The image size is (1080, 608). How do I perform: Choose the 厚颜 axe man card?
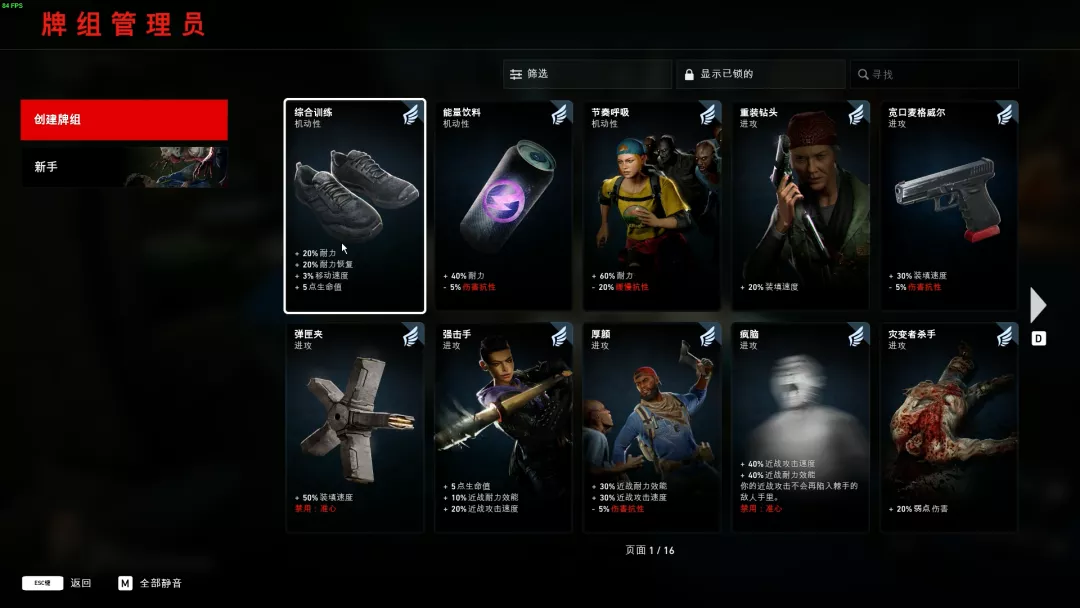click(652, 427)
